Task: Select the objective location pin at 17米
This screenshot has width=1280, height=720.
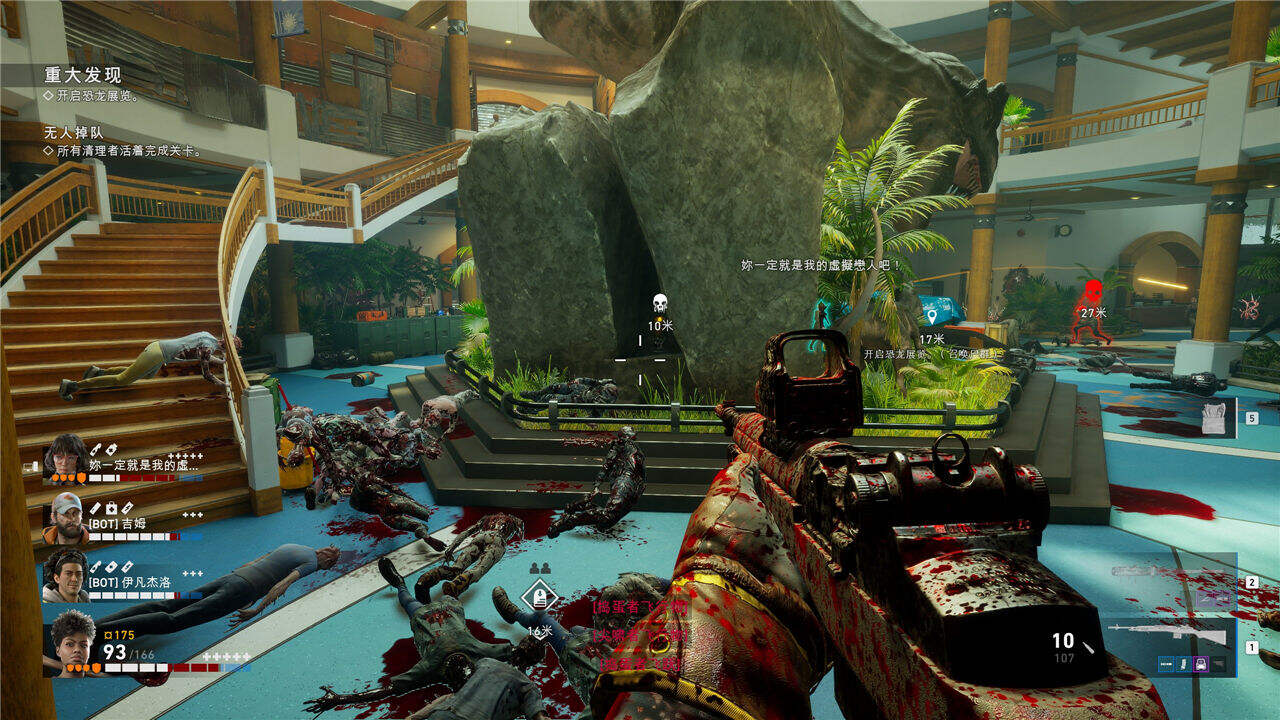Action: click(x=932, y=317)
